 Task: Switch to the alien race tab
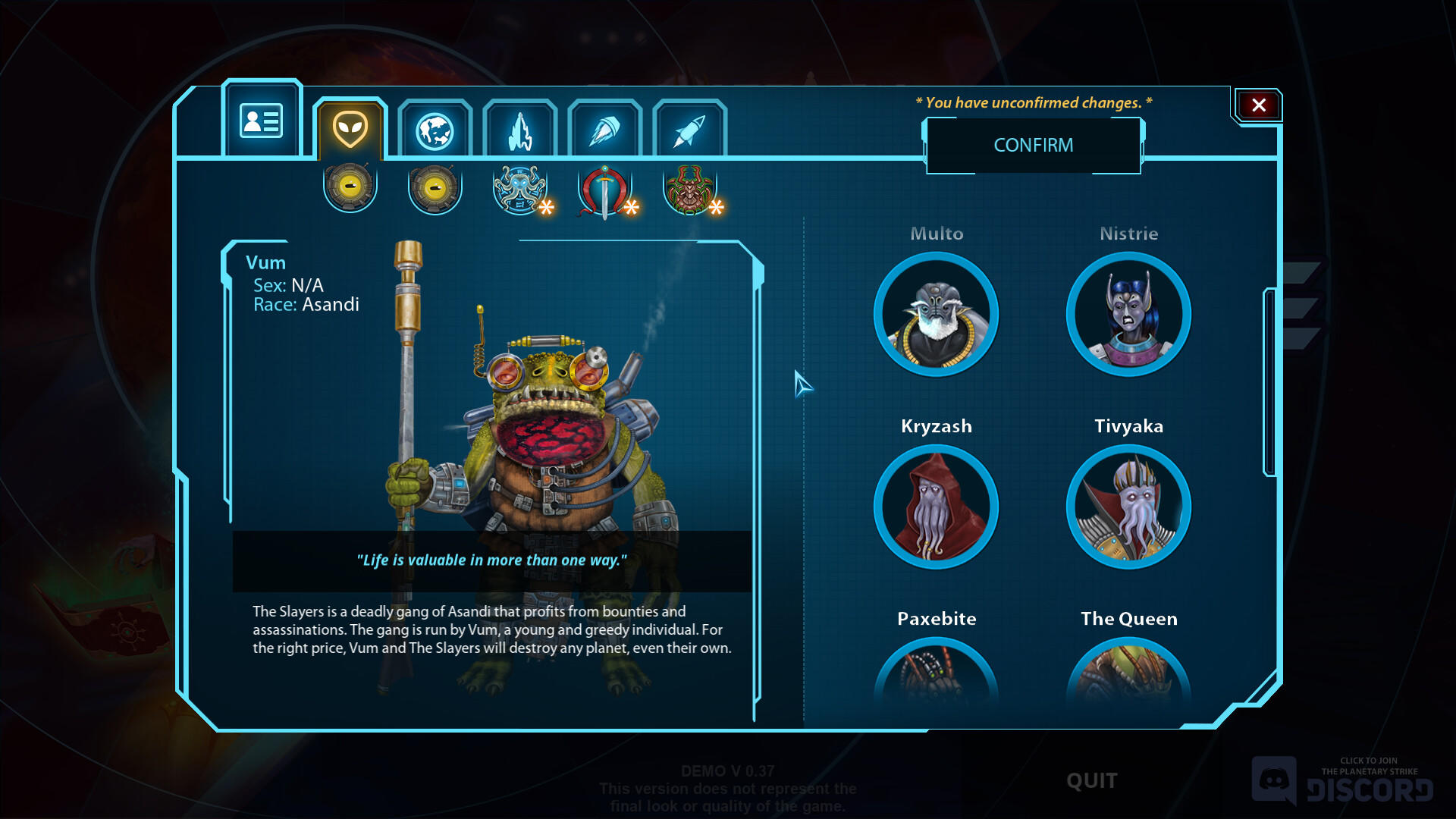(x=350, y=129)
